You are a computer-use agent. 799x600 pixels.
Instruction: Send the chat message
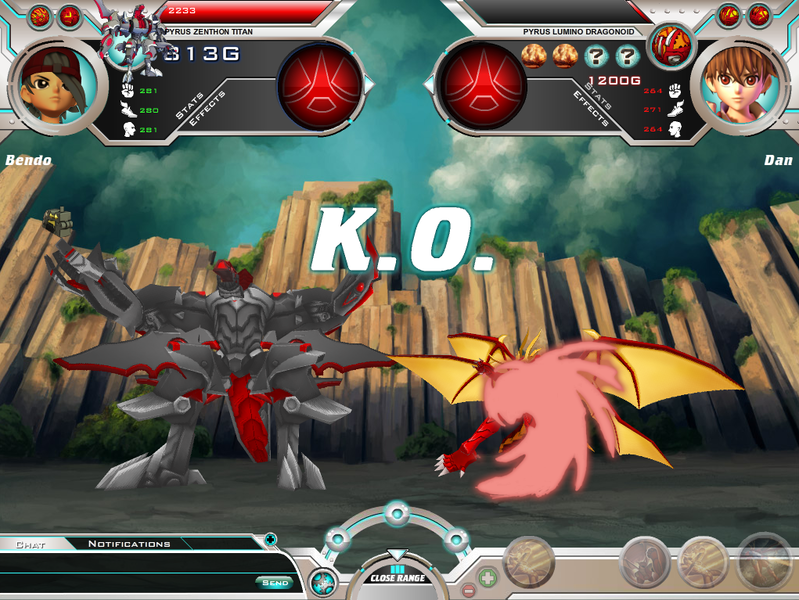coord(274,582)
